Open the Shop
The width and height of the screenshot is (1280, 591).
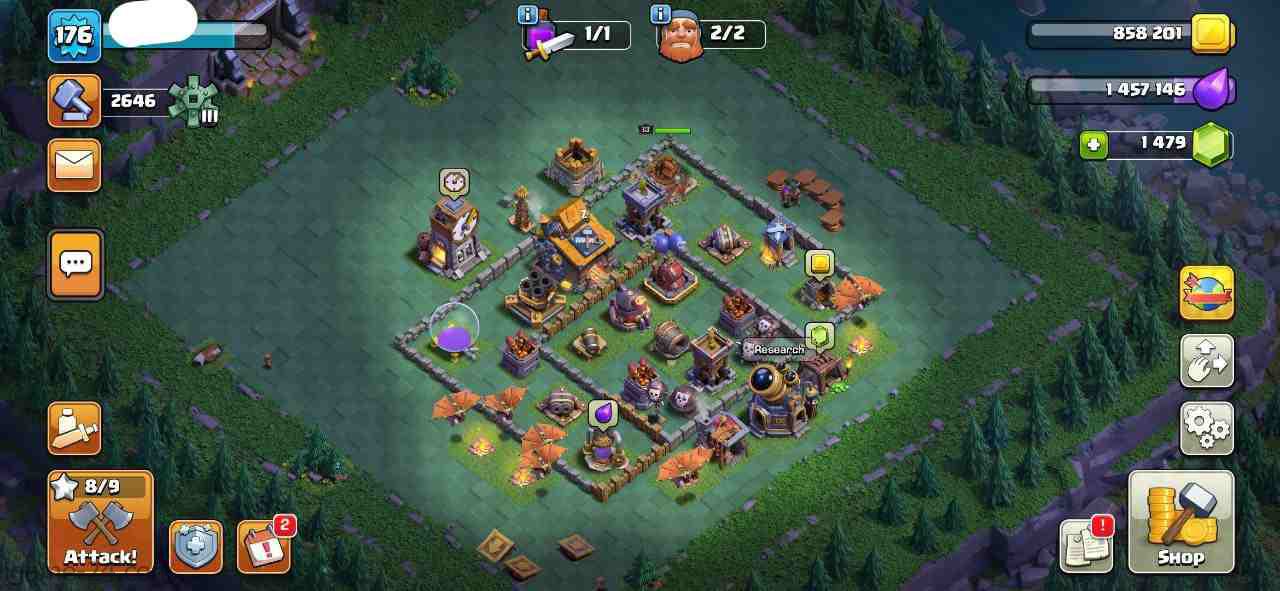1181,522
